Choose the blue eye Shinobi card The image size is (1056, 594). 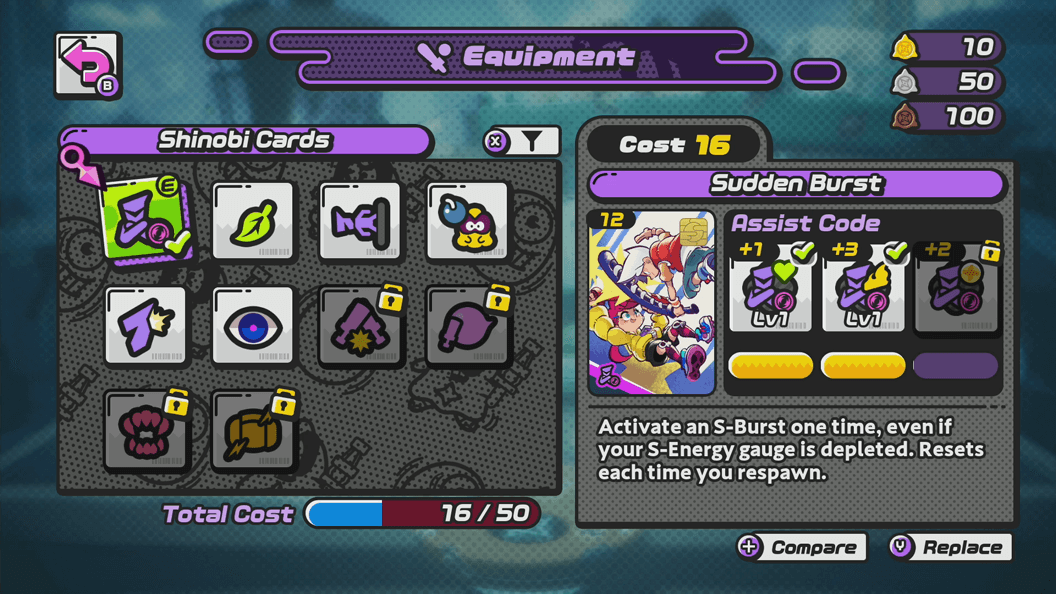tap(253, 326)
